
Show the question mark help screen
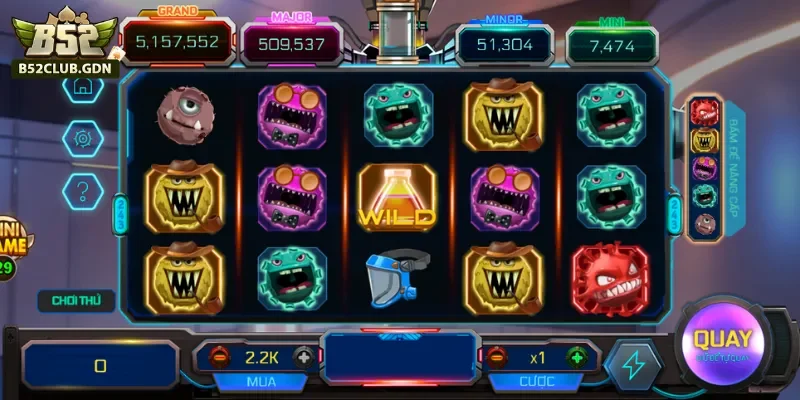coord(83,188)
